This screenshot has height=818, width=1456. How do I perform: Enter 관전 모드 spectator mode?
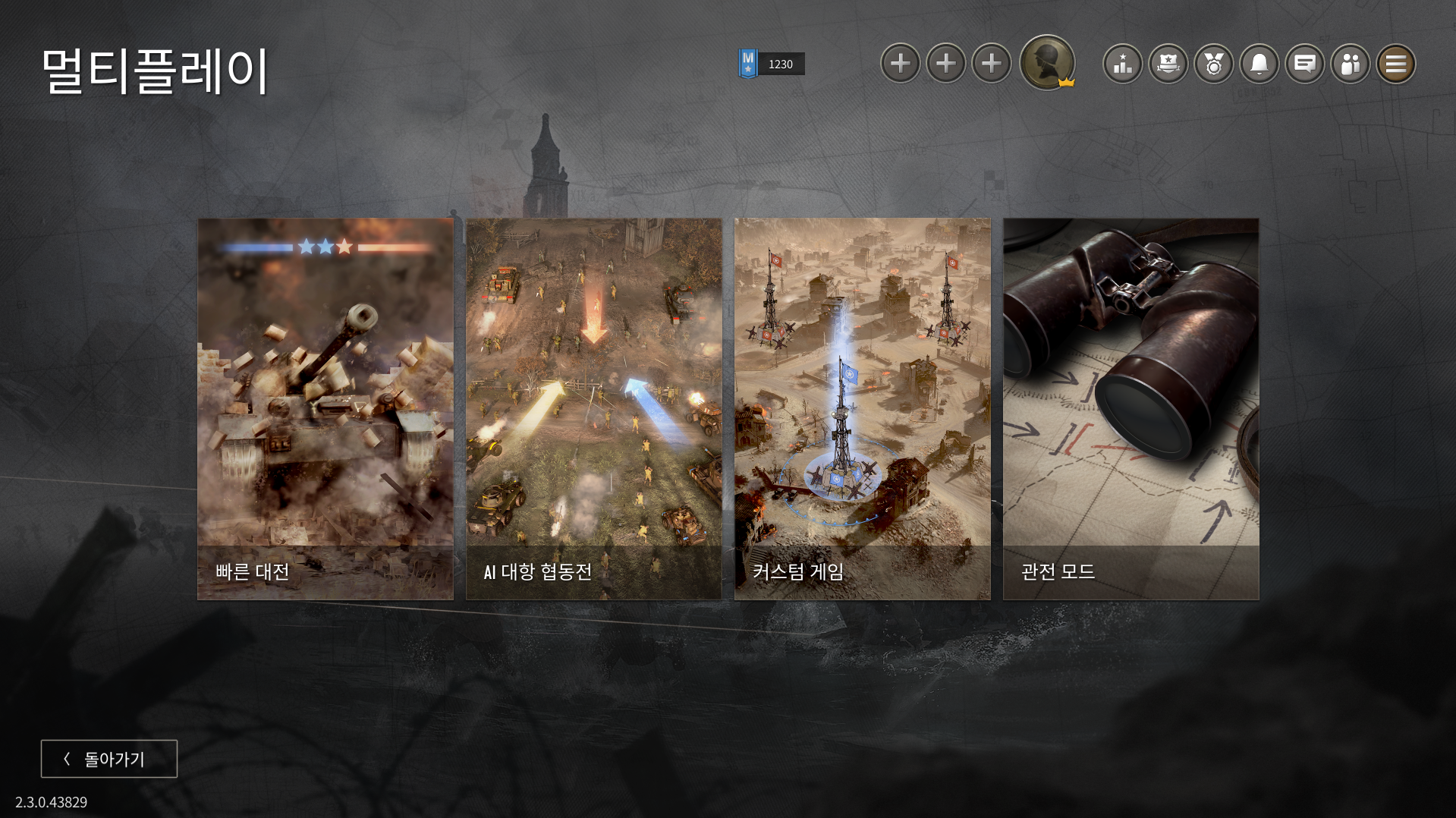[x=1131, y=409]
